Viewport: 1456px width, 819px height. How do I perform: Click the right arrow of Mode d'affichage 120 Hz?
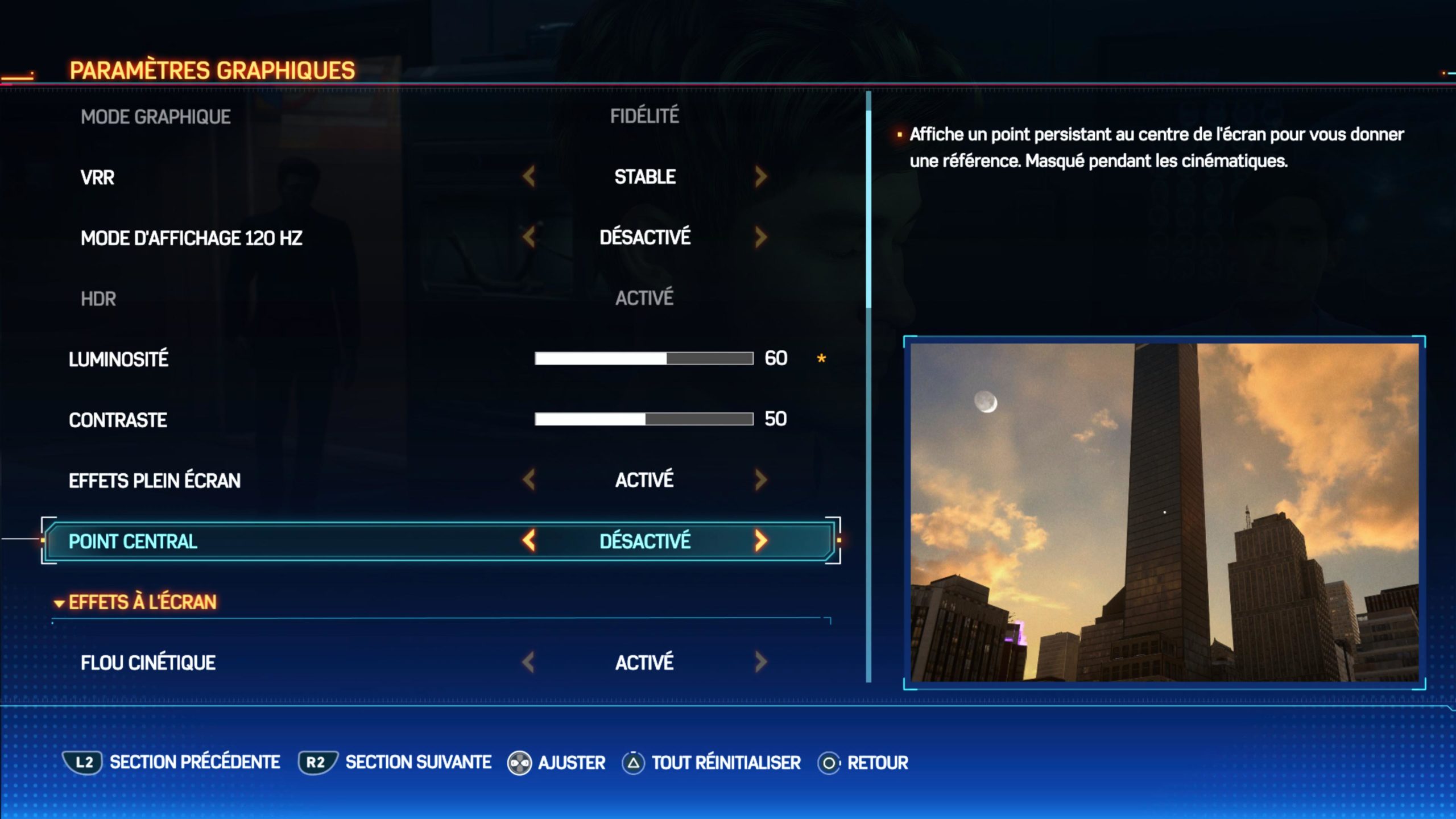[x=761, y=237]
